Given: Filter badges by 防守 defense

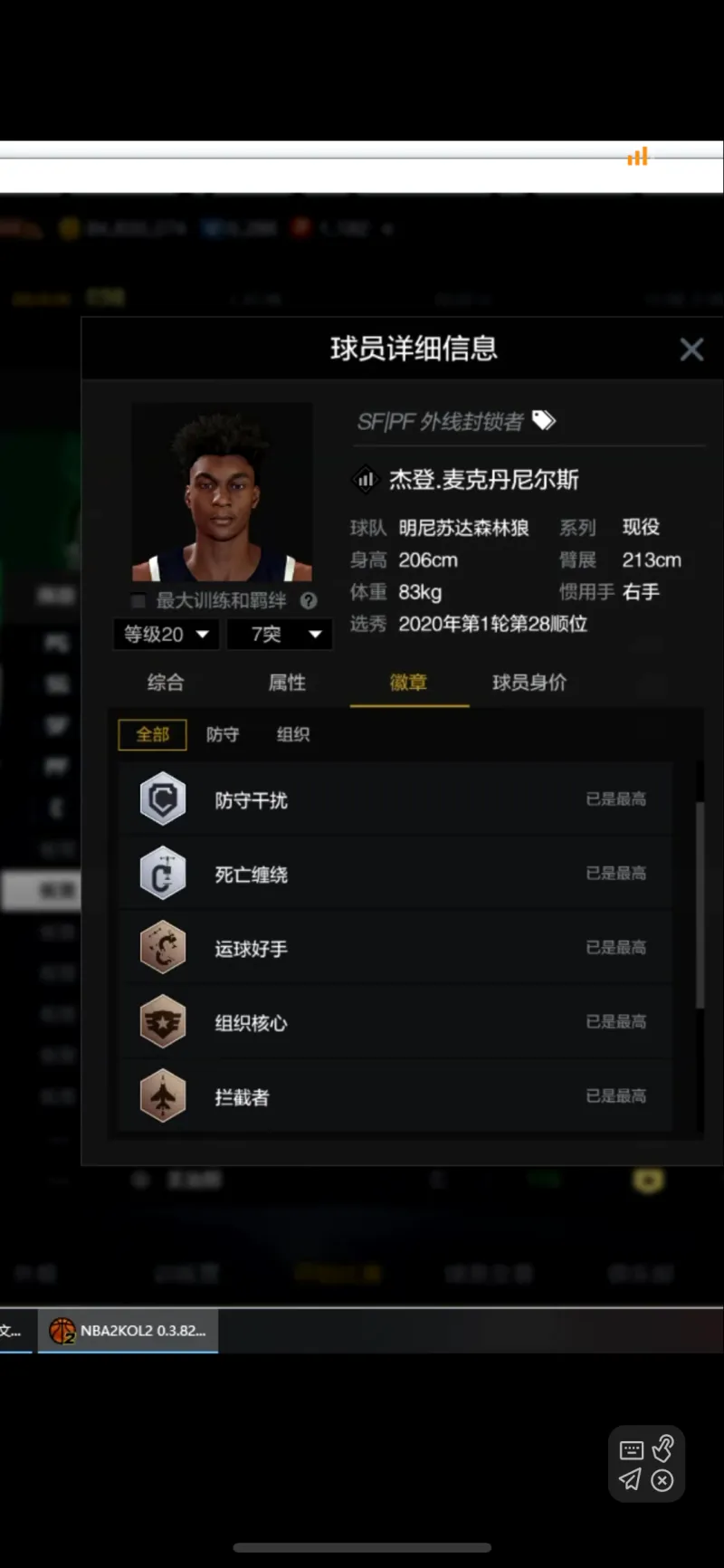Looking at the screenshot, I should coord(223,734).
